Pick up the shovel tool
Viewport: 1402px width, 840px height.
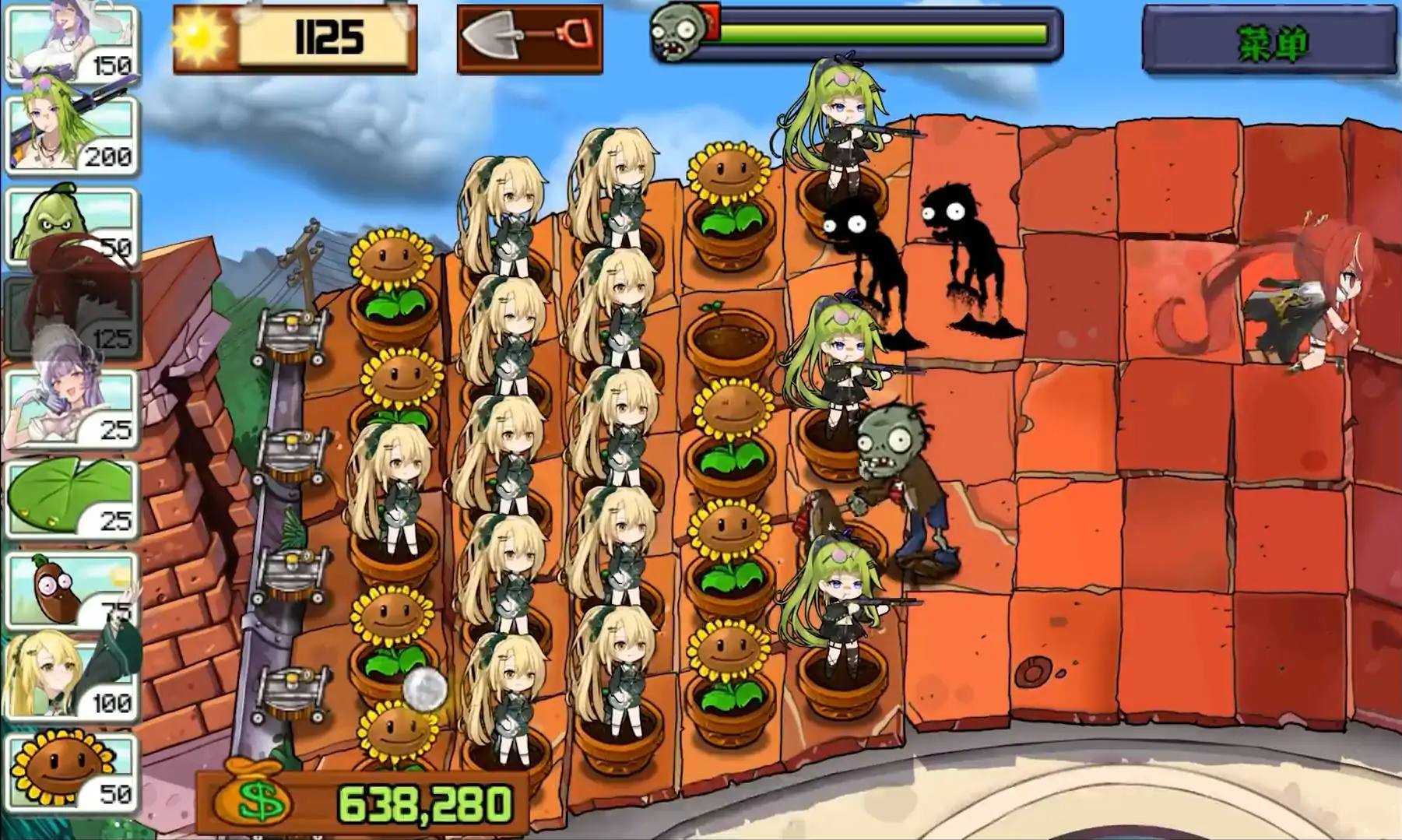coord(529,37)
